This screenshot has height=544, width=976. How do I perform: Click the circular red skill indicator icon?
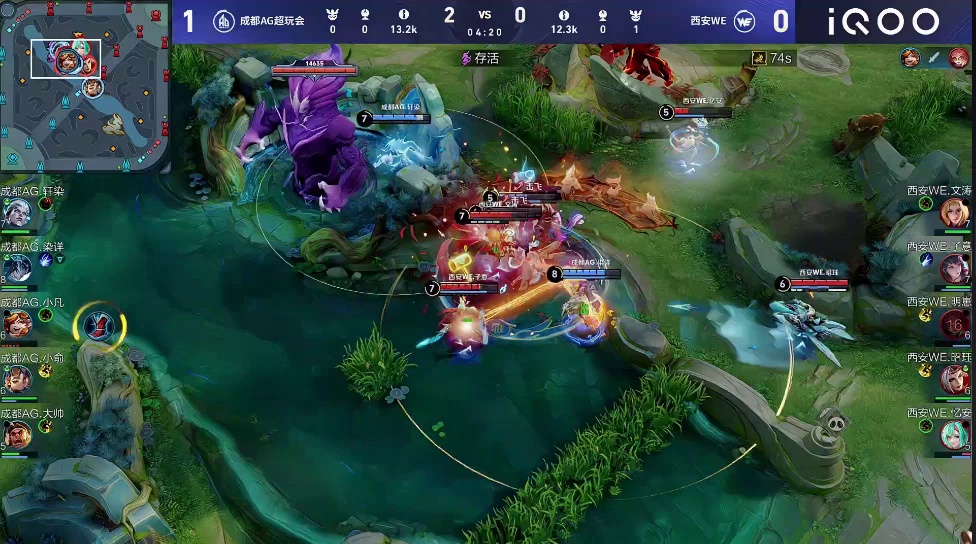100,325
